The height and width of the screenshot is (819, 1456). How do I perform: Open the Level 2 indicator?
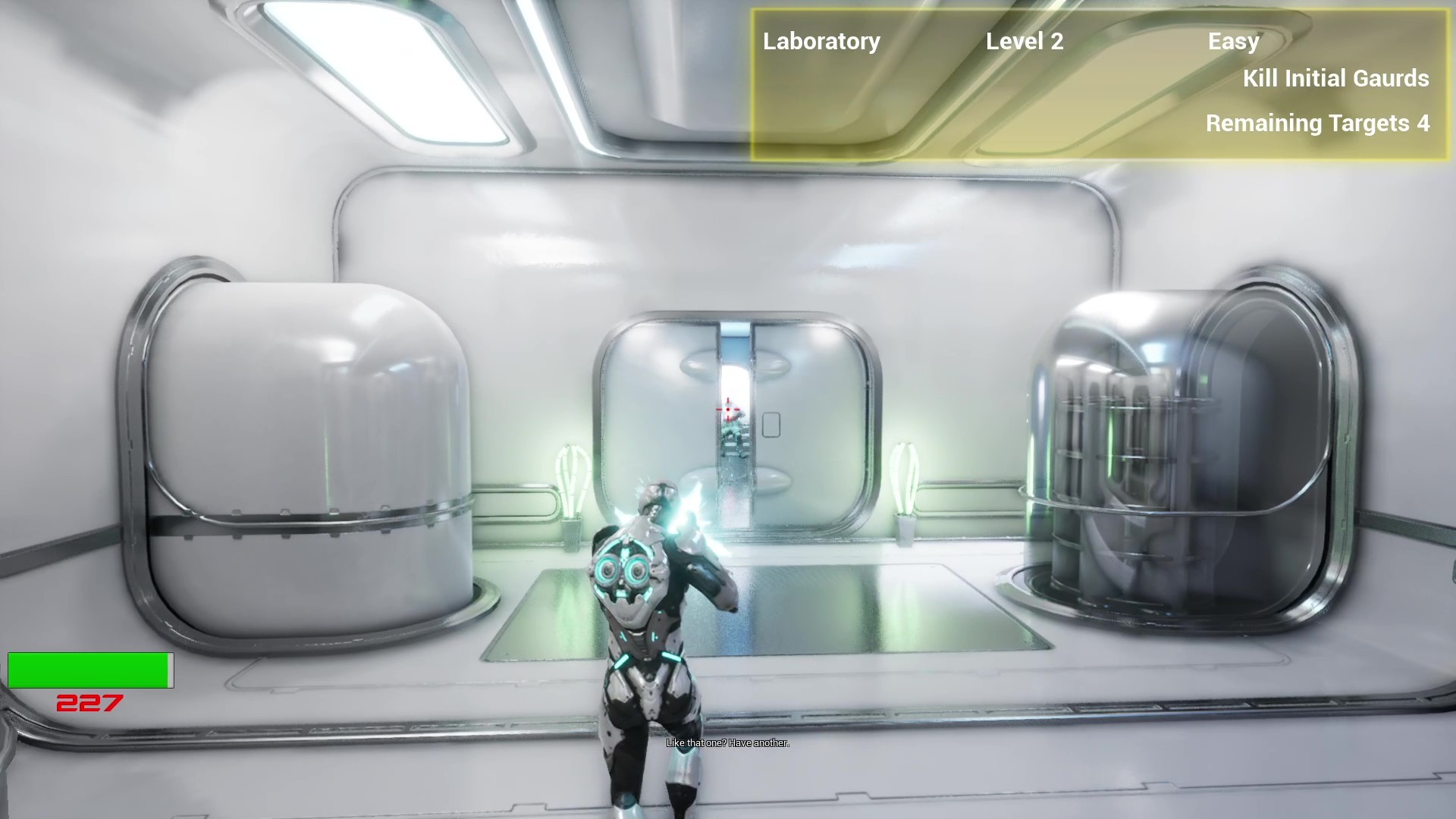point(1025,42)
